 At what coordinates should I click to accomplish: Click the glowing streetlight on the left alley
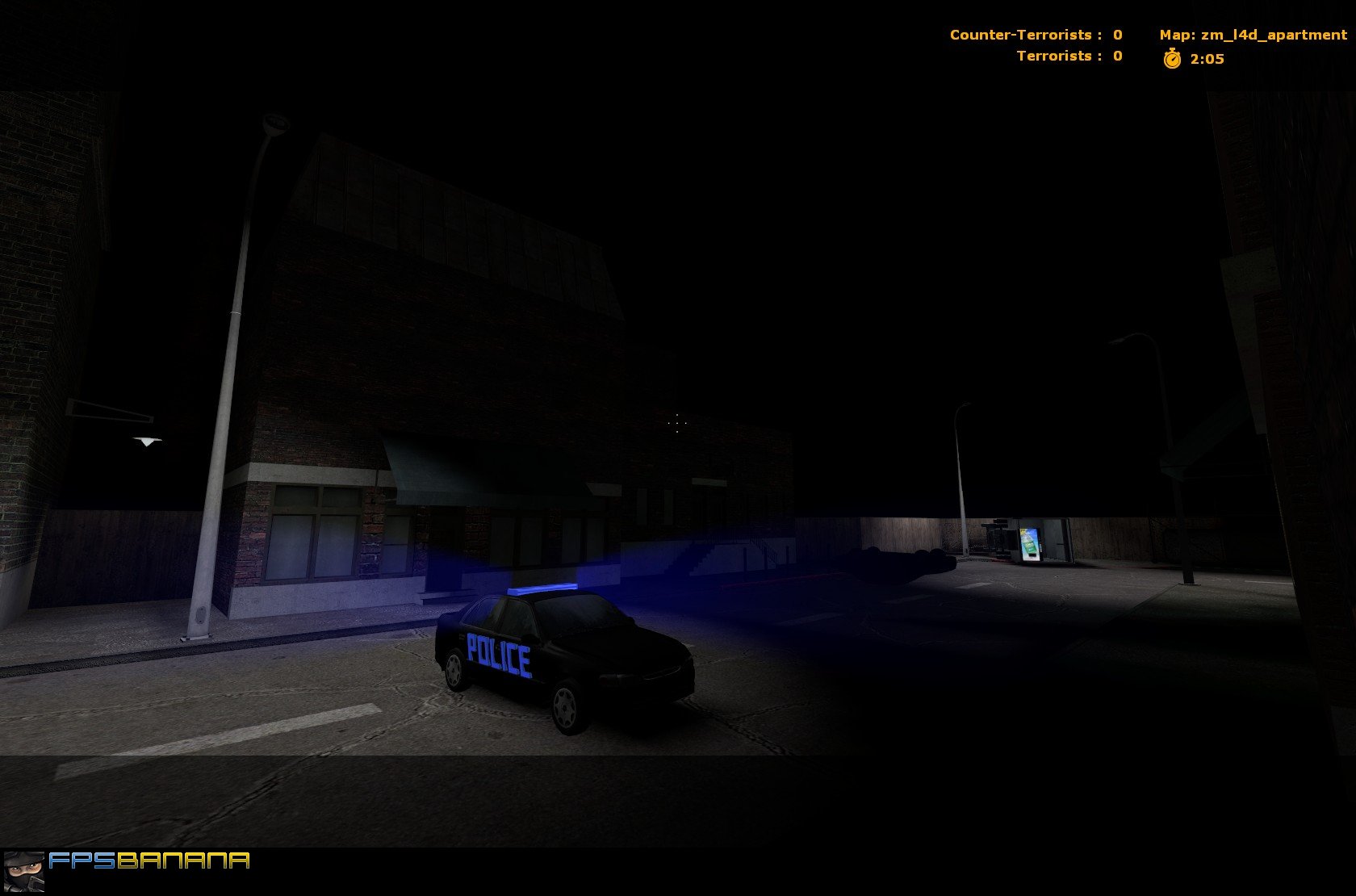click(145, 440)
